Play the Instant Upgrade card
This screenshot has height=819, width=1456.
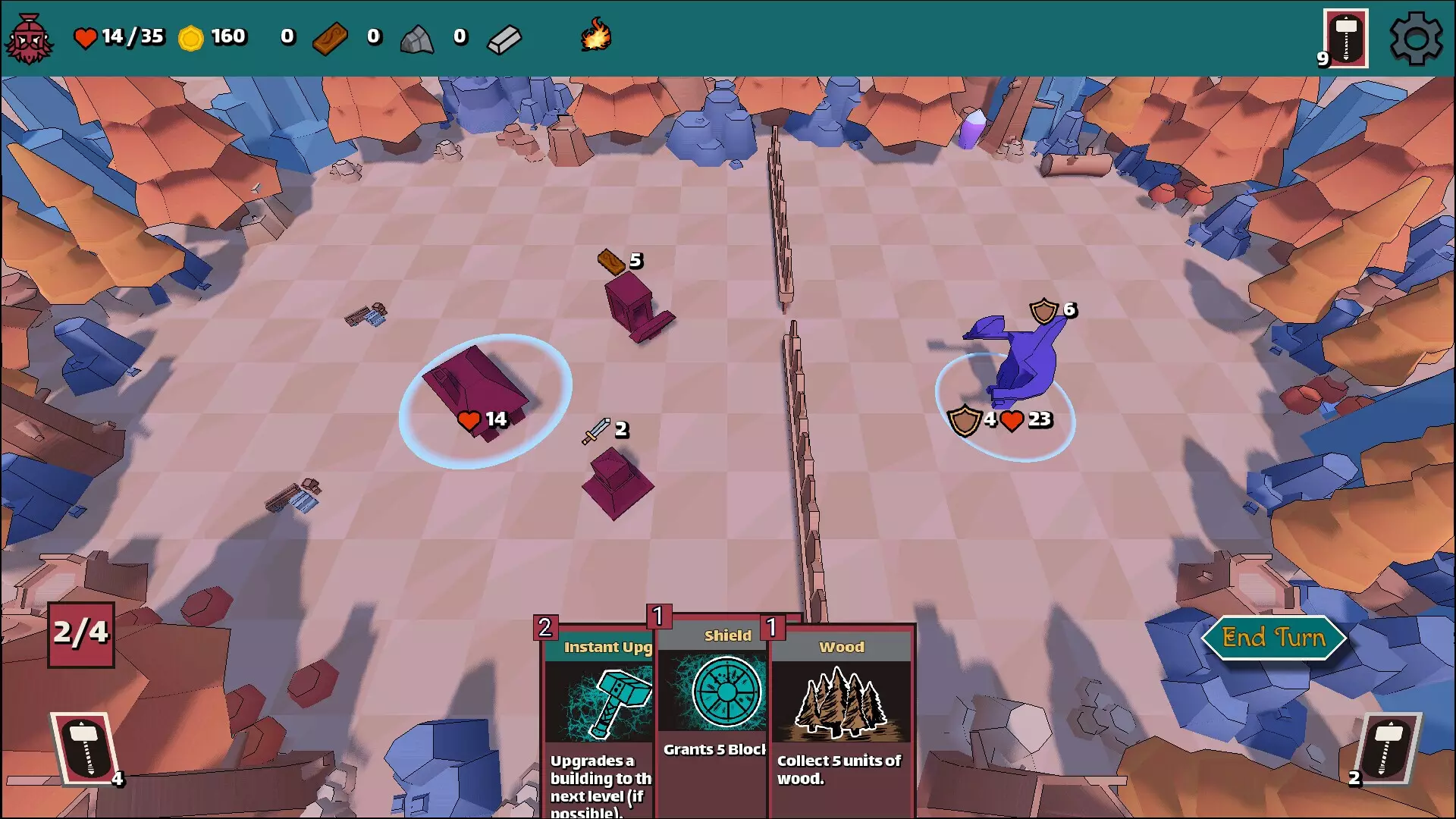point(599,720)
